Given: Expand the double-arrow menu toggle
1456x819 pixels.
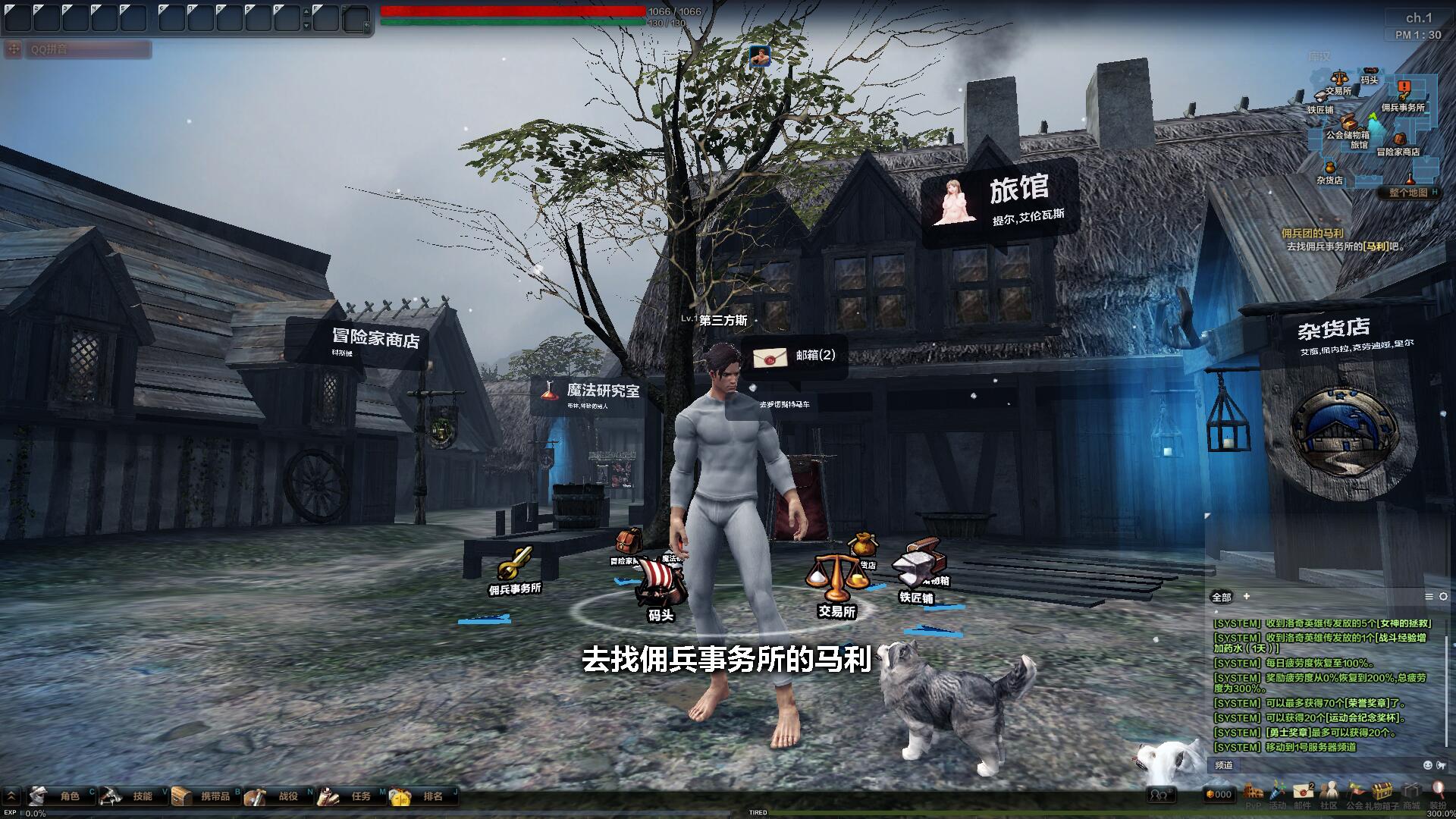Looking at the screenshot, I should 11,795.
